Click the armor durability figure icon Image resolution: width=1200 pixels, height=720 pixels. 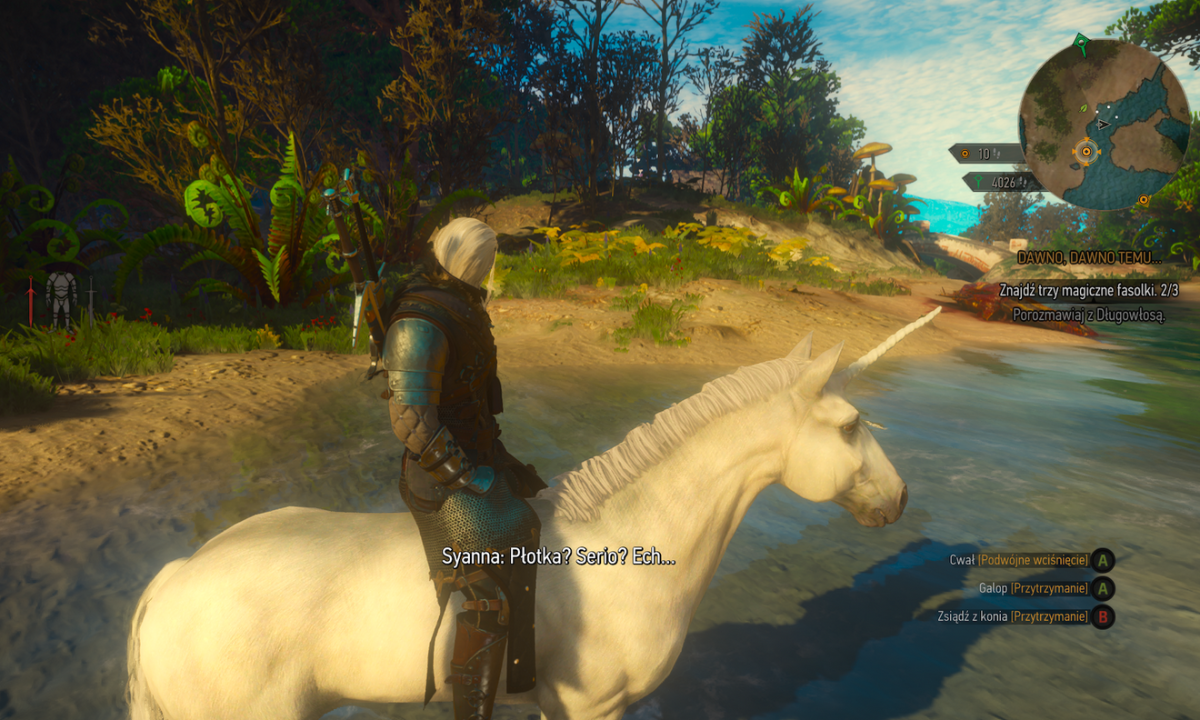(62, 297)
